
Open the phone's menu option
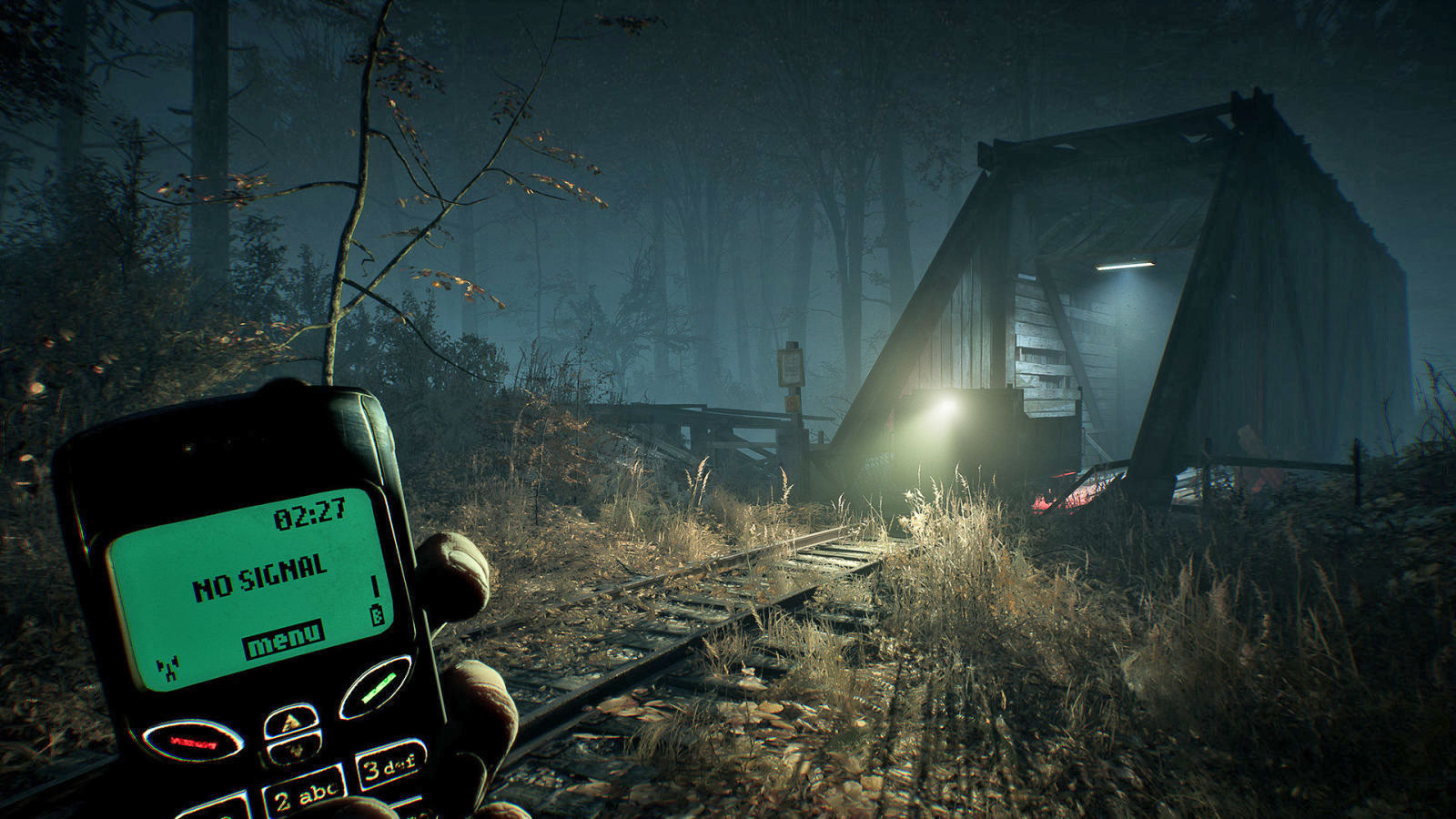click(283, 639)
